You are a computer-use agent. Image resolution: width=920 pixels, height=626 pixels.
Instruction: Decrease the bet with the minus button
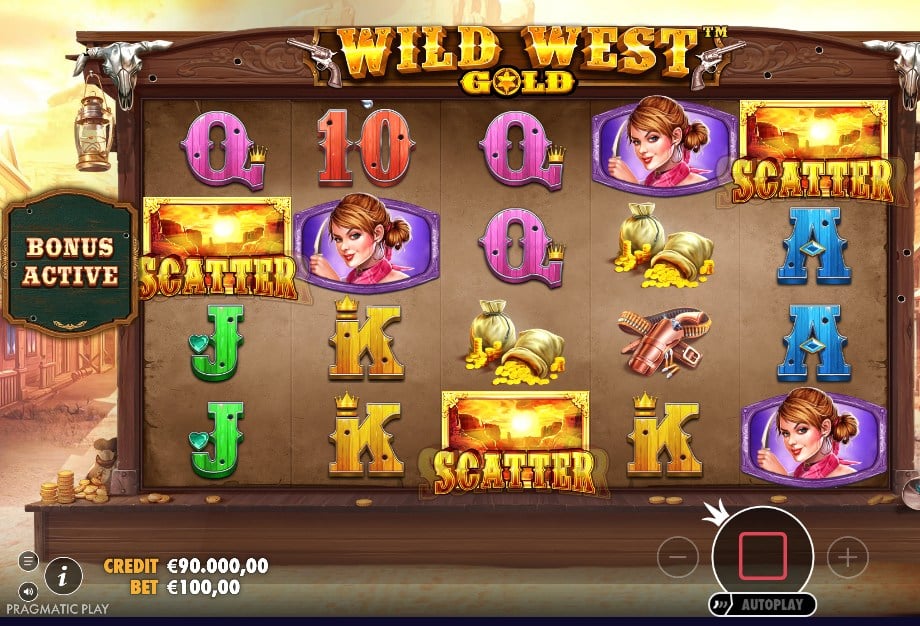pyautogui.click(x=677, y=557)
